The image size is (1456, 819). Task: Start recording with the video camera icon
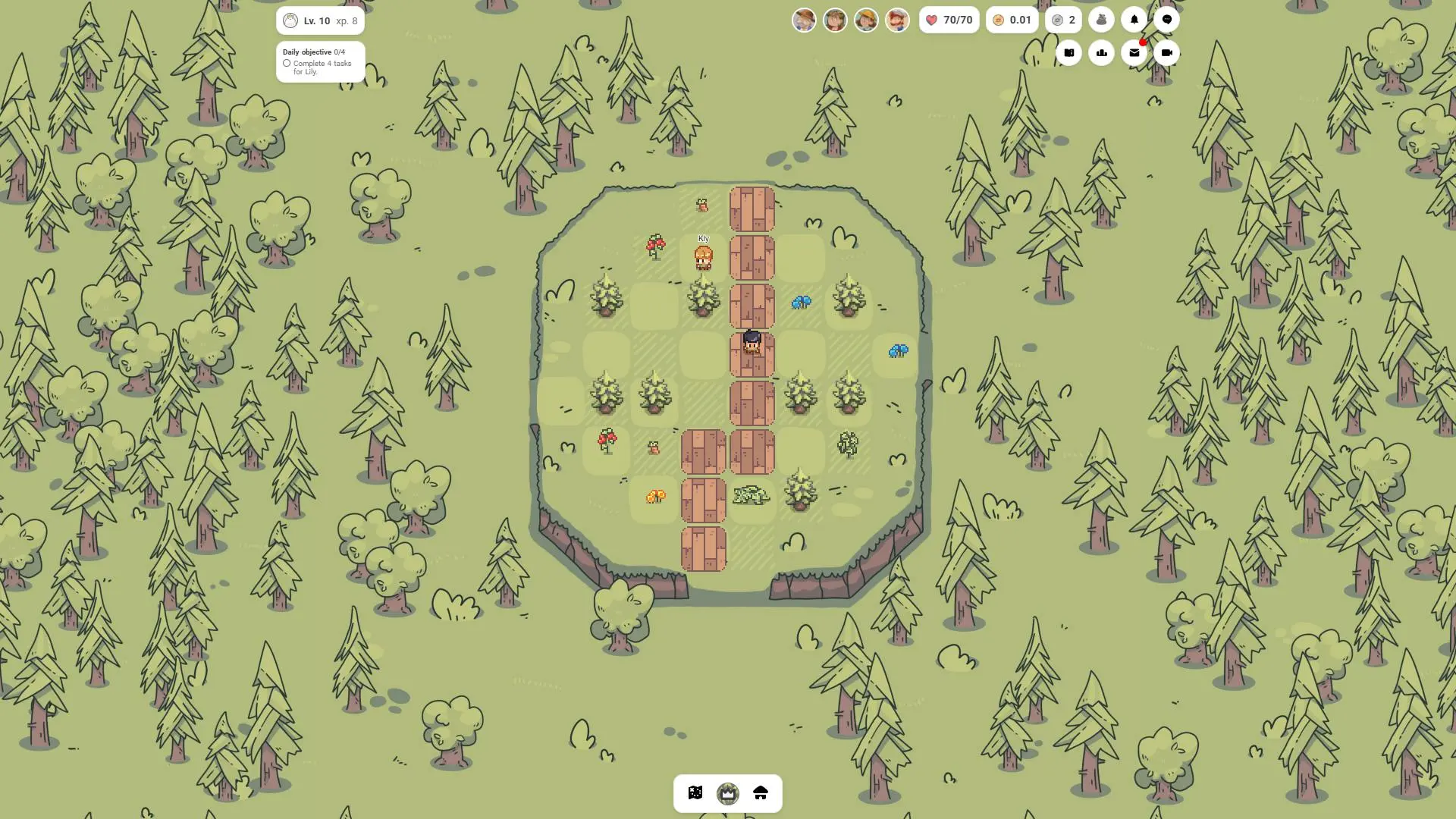pyautogui.click(x=1166, y=52)
